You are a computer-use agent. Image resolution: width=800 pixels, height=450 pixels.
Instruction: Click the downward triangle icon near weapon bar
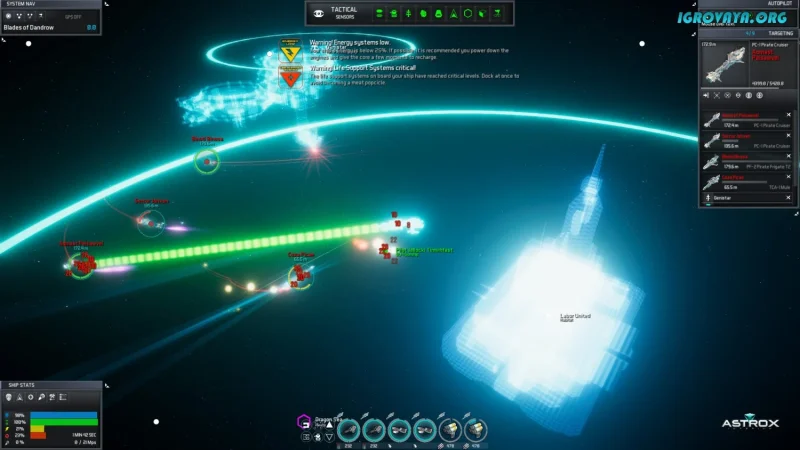coord(328,437)
